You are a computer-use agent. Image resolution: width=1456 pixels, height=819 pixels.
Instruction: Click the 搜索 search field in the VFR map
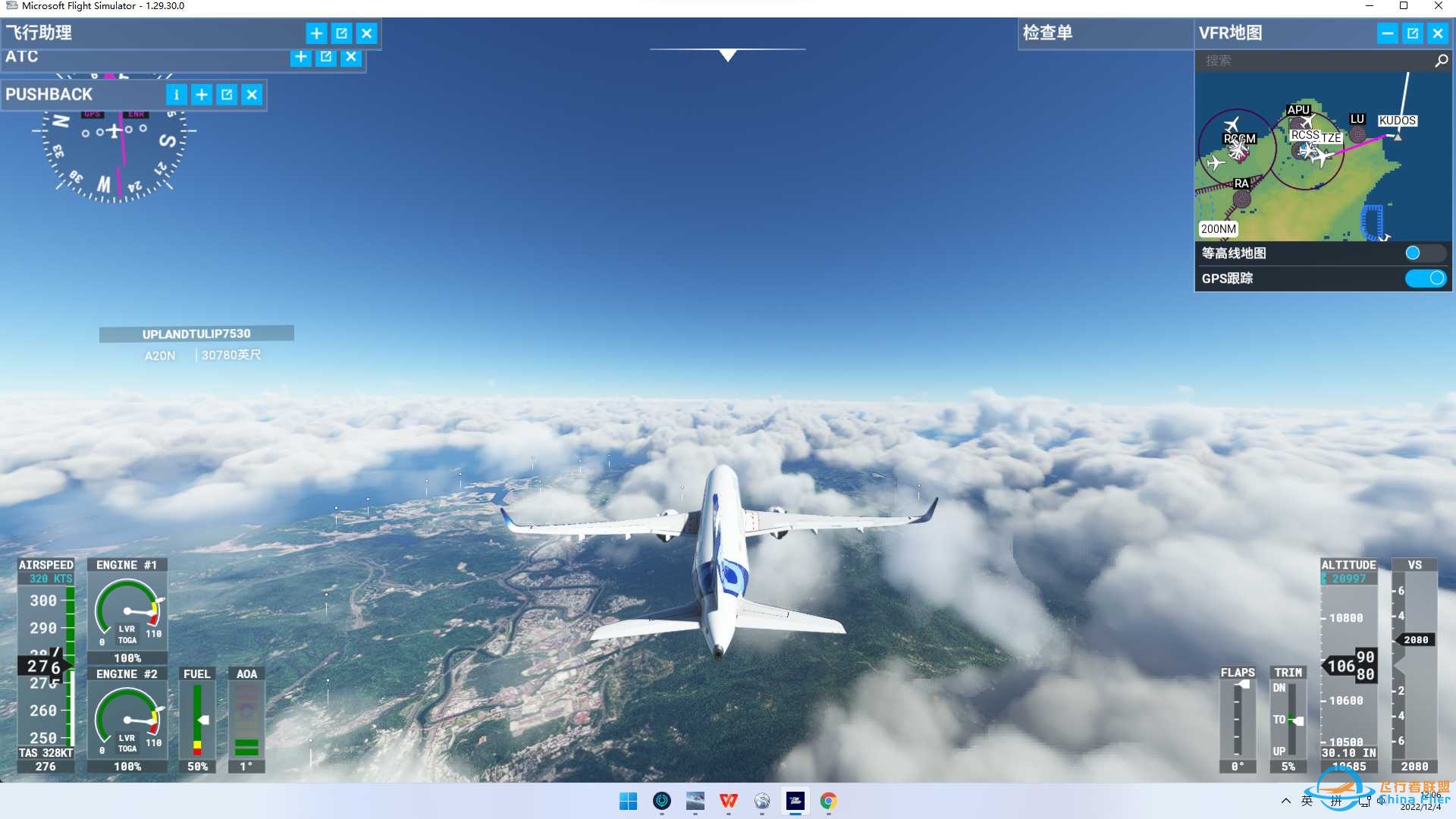pos(1289,61)
